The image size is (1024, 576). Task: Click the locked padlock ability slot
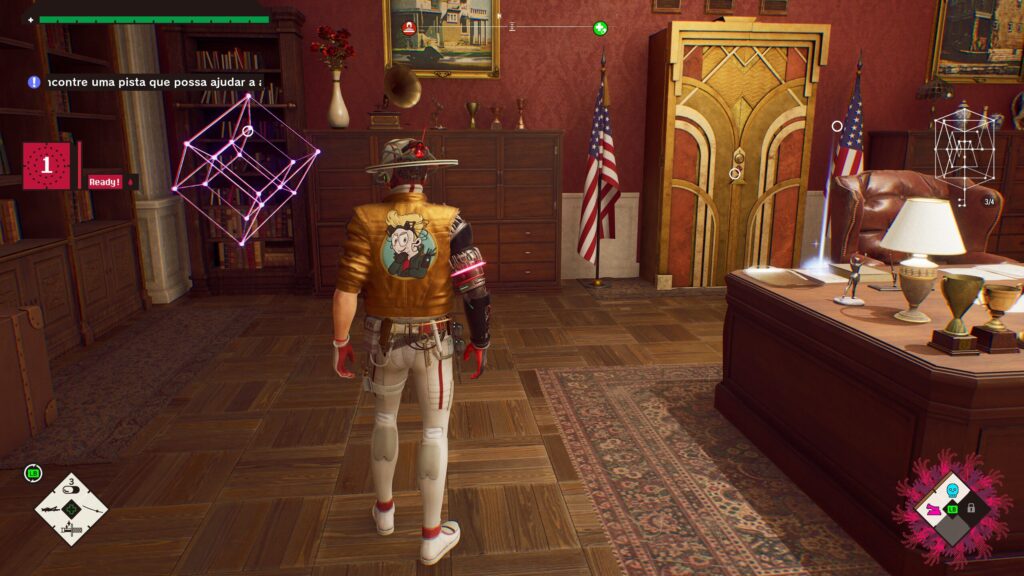(971, 509)
